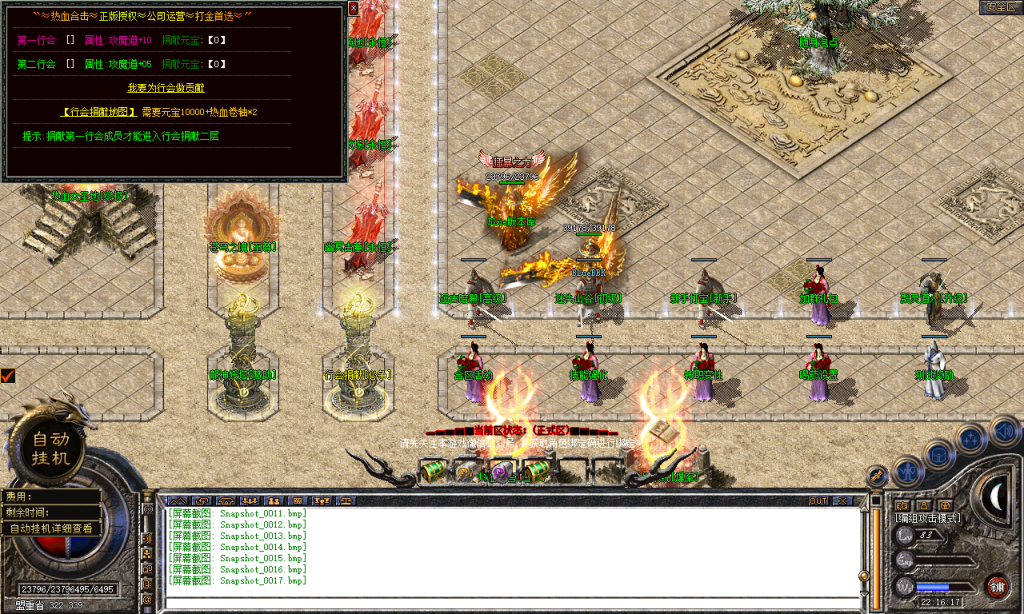
Task: Open 自动挂机详细查看 details
Action: coord(51,528)
